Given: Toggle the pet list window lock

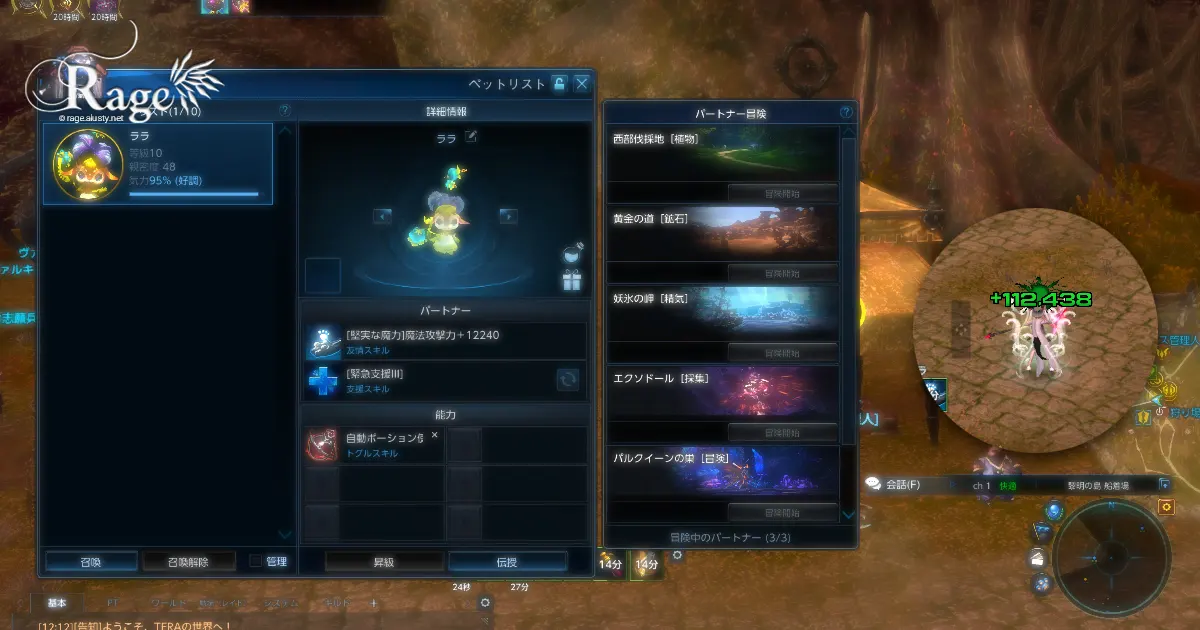Looking at the screenshot, I should pos(559,84).
